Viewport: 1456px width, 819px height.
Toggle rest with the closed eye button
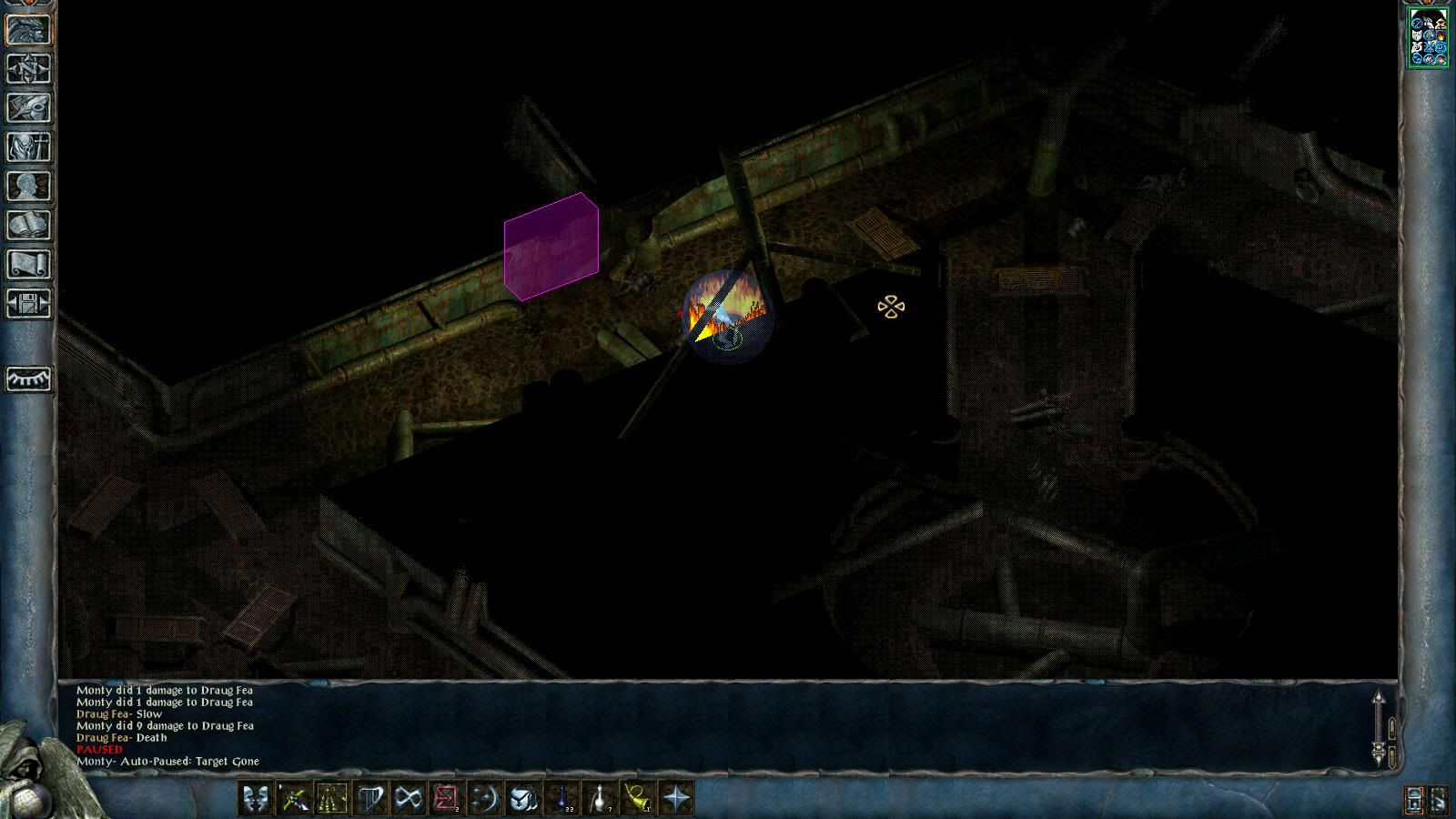point(29,379)
